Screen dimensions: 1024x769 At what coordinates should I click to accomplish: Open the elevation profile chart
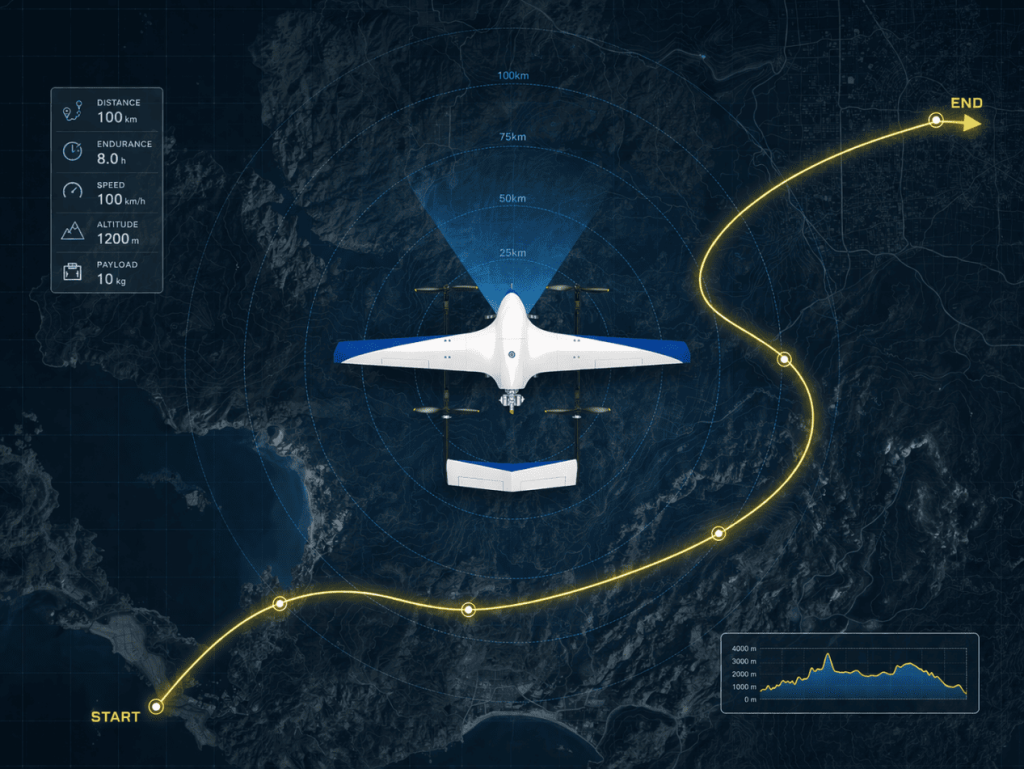click(849, 673)
